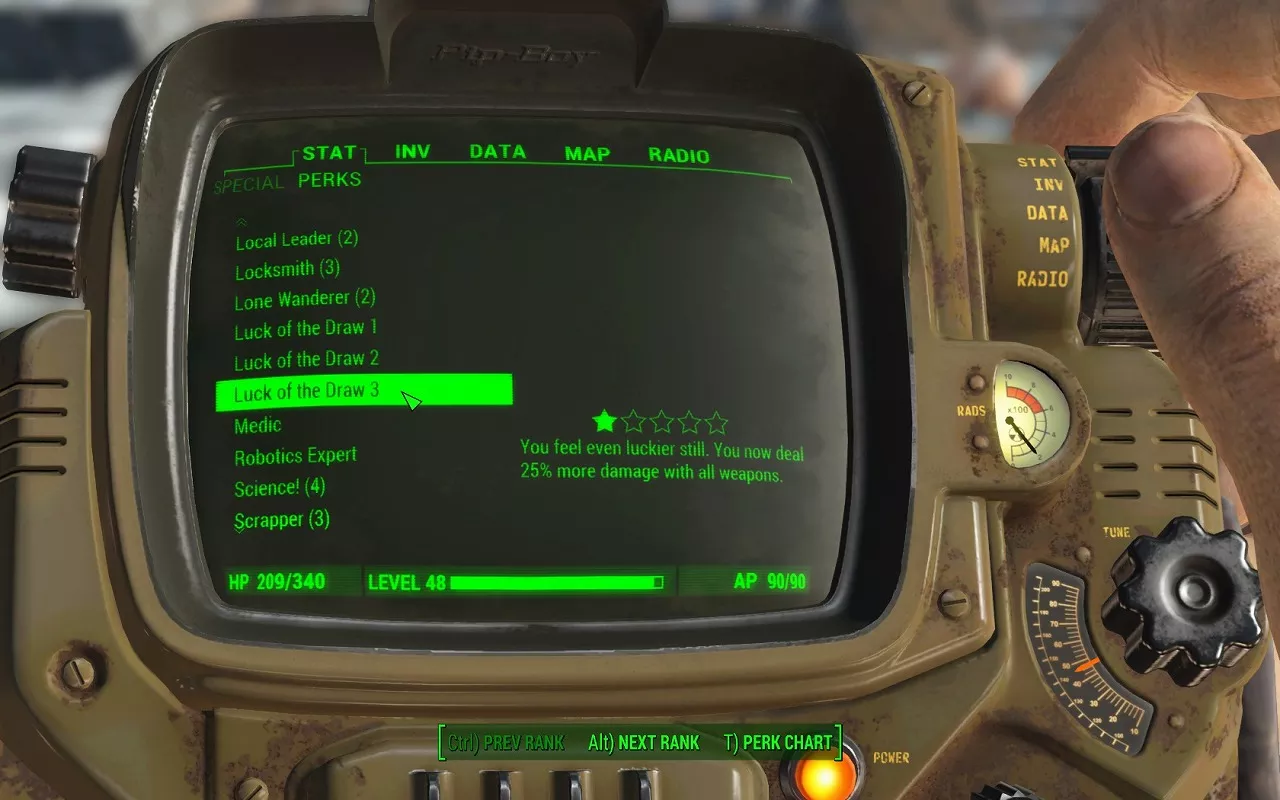Screen dimensions: 1280x800
Task: Open the SPECIAL sub-tab
Action: (x=249, y=184)
